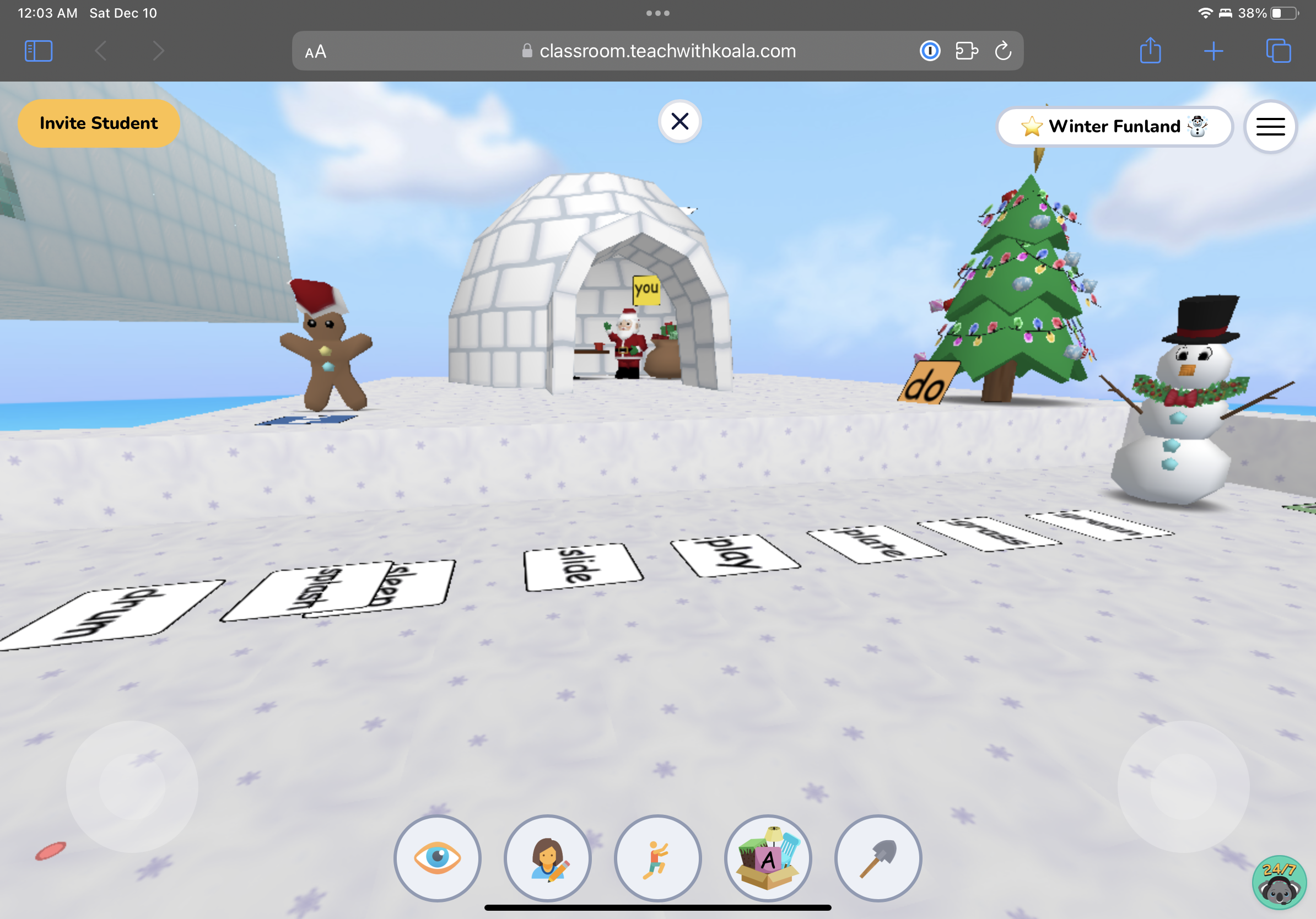Activate the running player movement mode

tap(658, 858)
